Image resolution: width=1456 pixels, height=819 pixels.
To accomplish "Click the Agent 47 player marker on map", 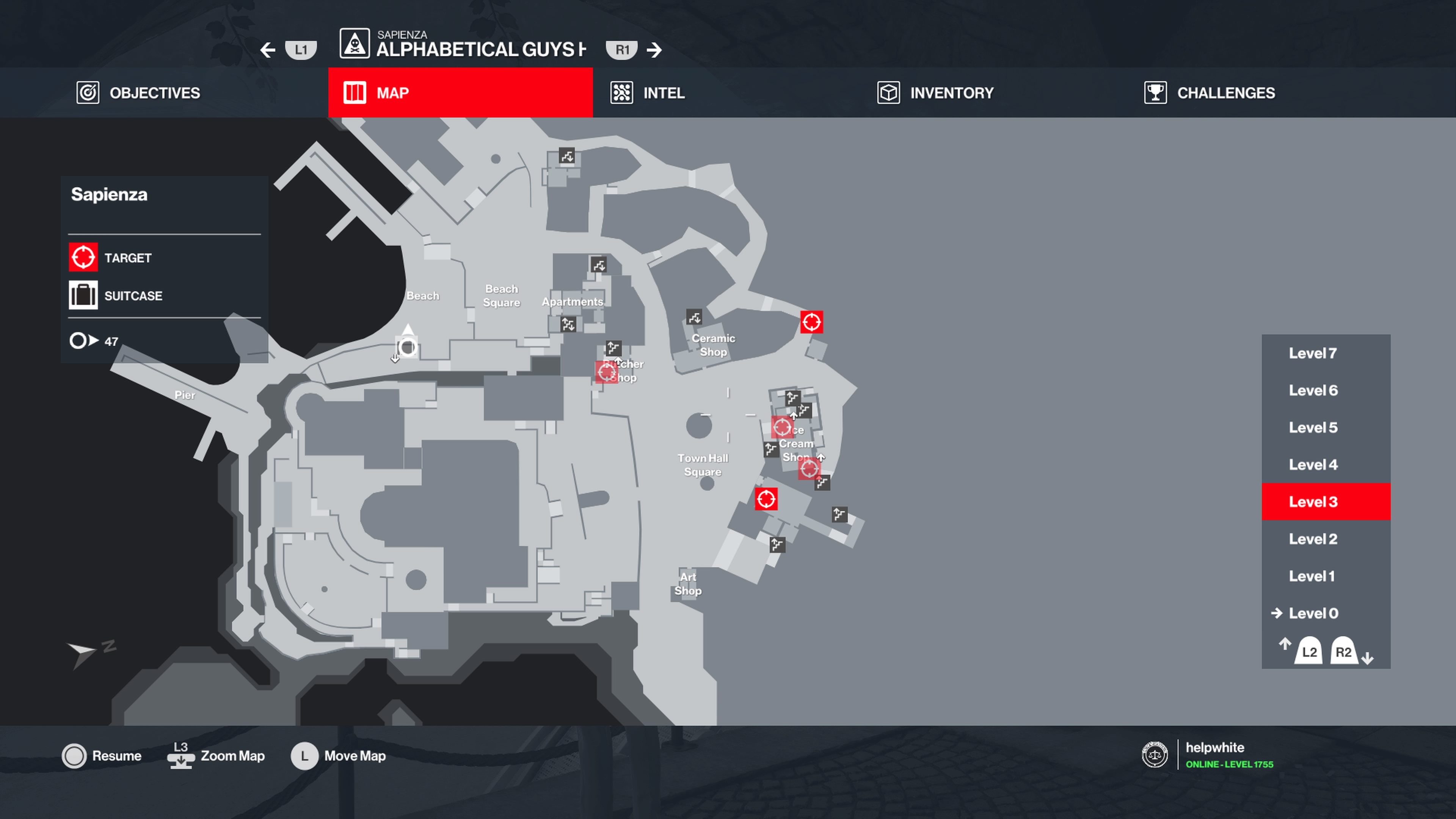I will (x=407, y=347).
